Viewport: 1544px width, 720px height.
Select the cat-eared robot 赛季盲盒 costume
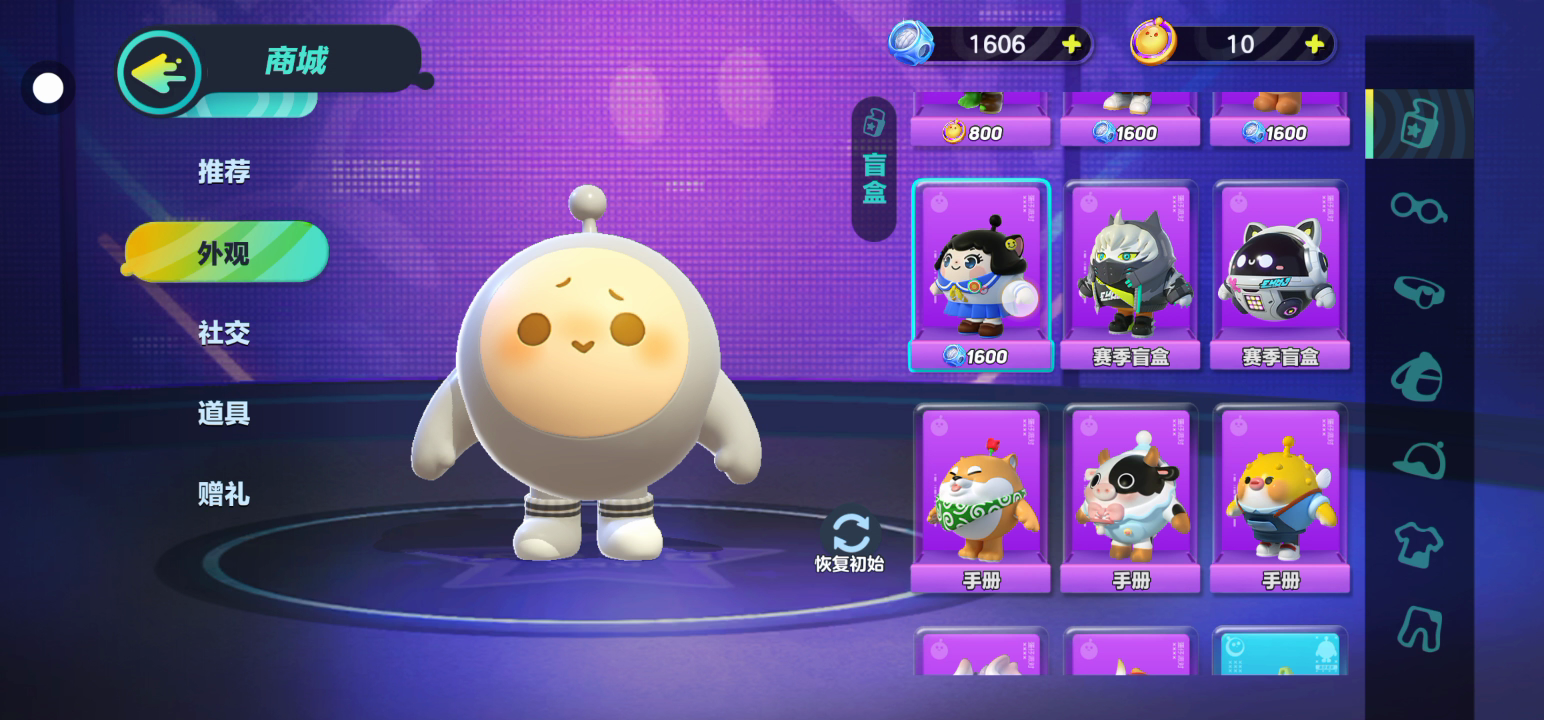click(x=1280, y=275)
